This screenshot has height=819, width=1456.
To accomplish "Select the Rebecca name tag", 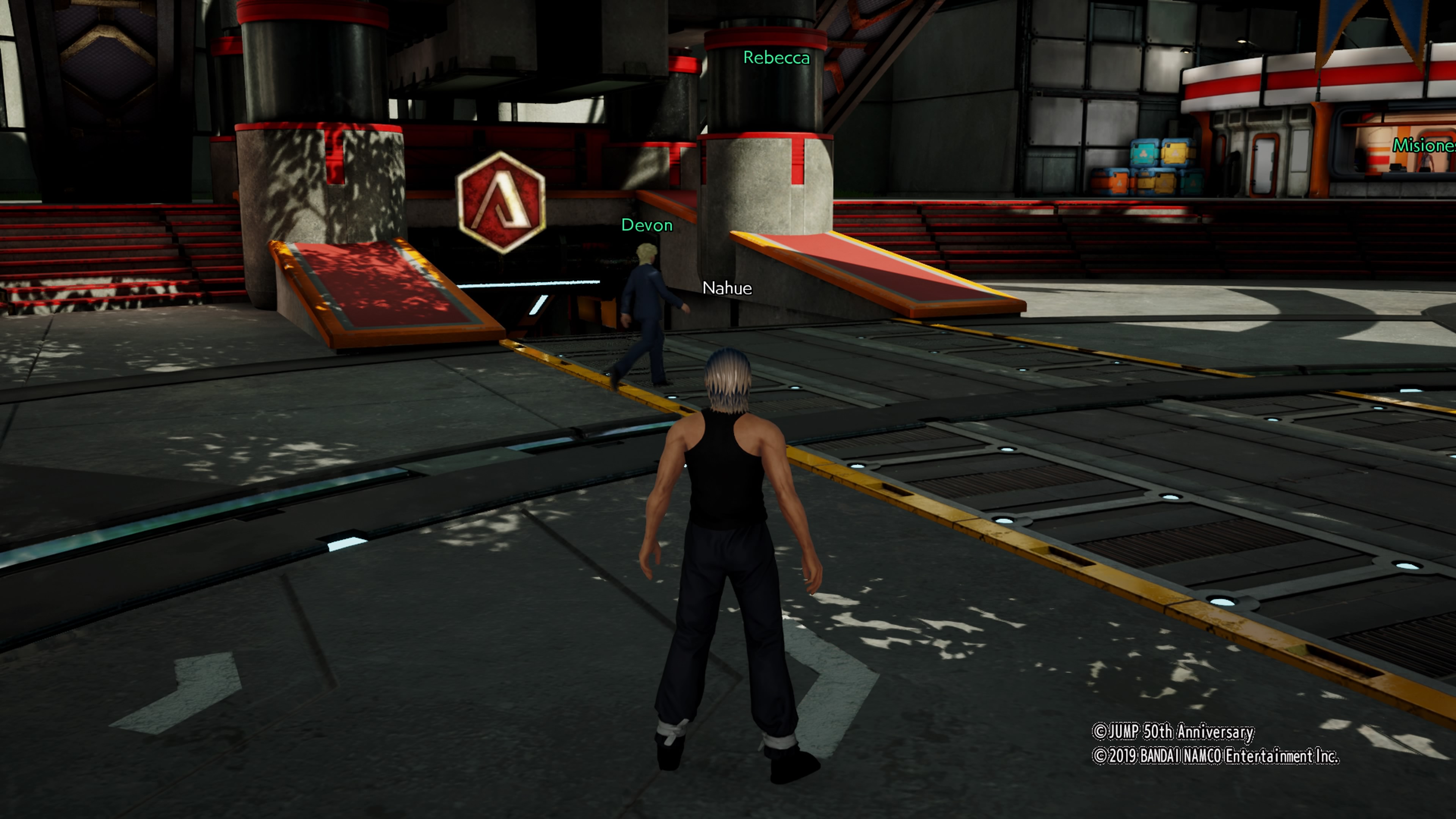I will pos(776,58).
